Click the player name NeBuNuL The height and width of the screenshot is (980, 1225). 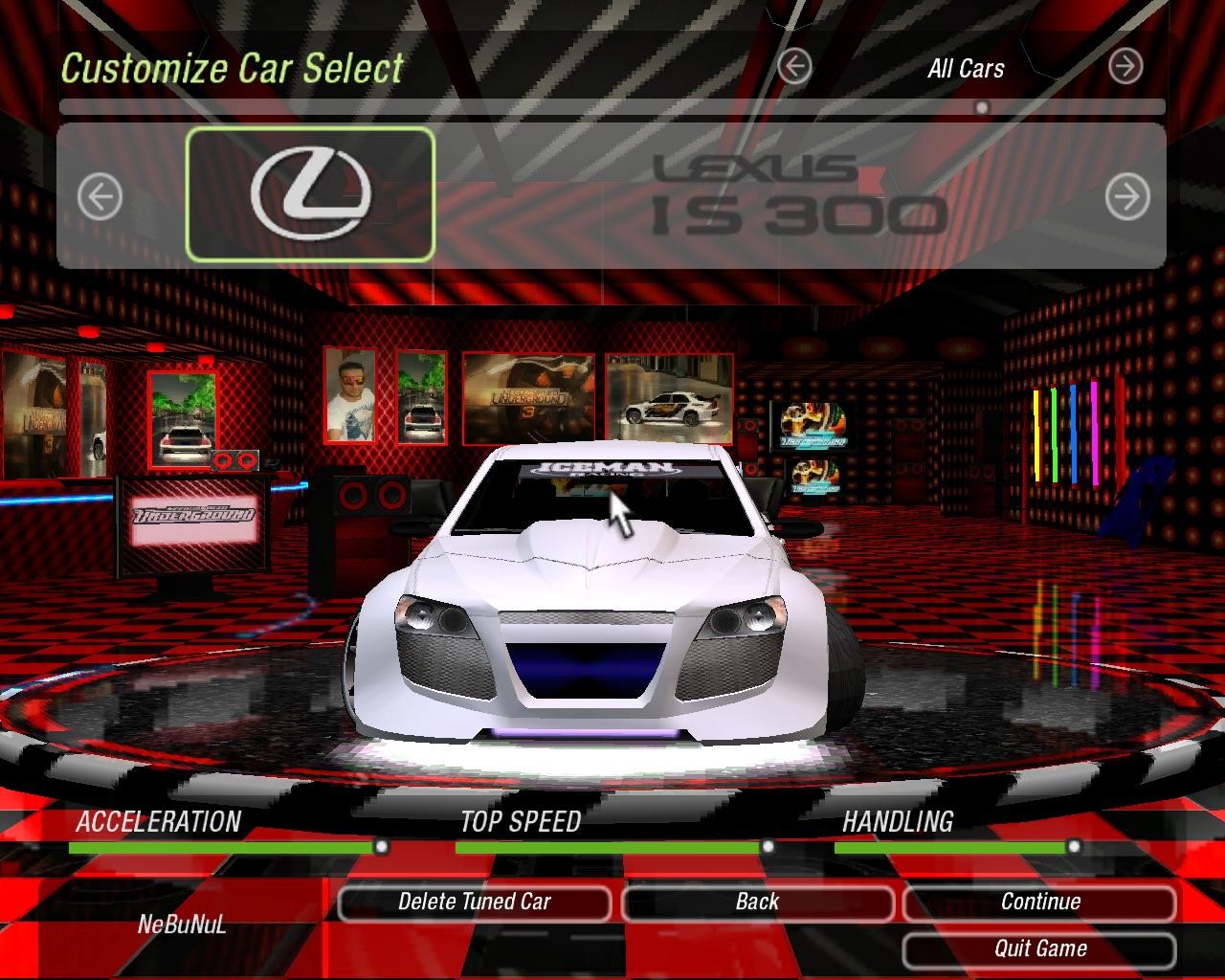(x=182, y=925)
